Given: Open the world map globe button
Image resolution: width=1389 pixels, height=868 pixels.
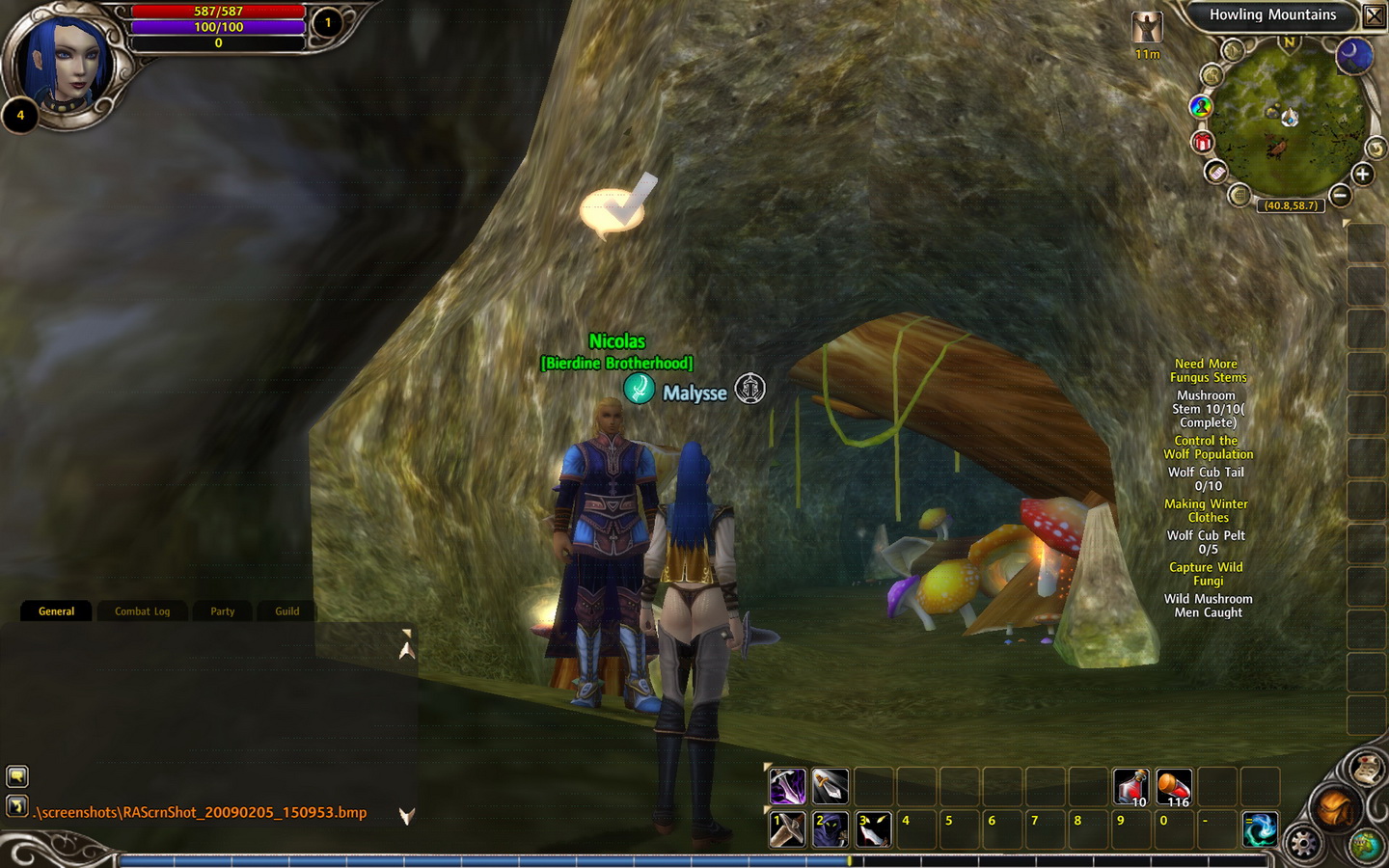Looking at the screenshot, I should [x=1366, y=845].
